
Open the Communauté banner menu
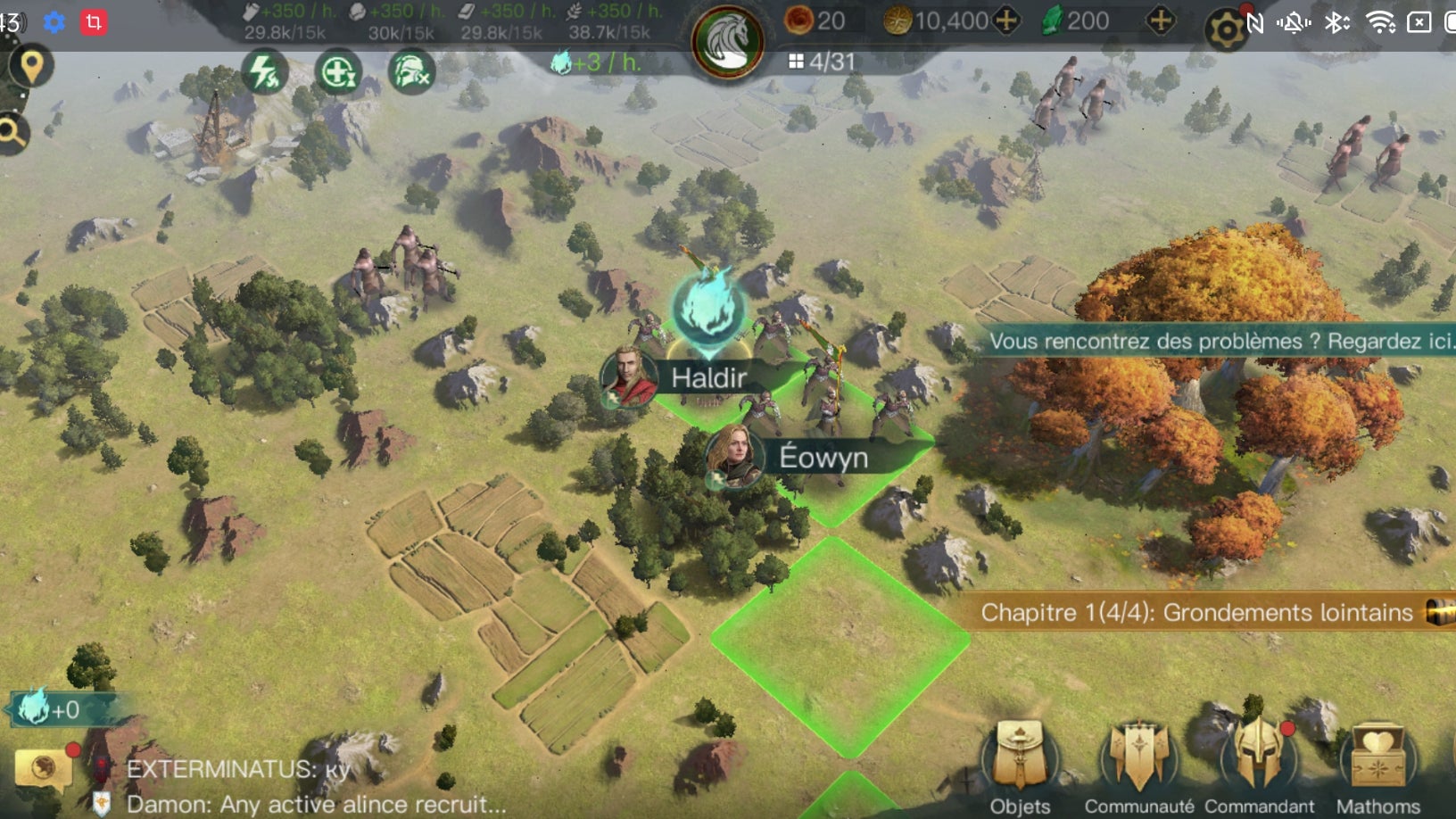coord(1138,766)
